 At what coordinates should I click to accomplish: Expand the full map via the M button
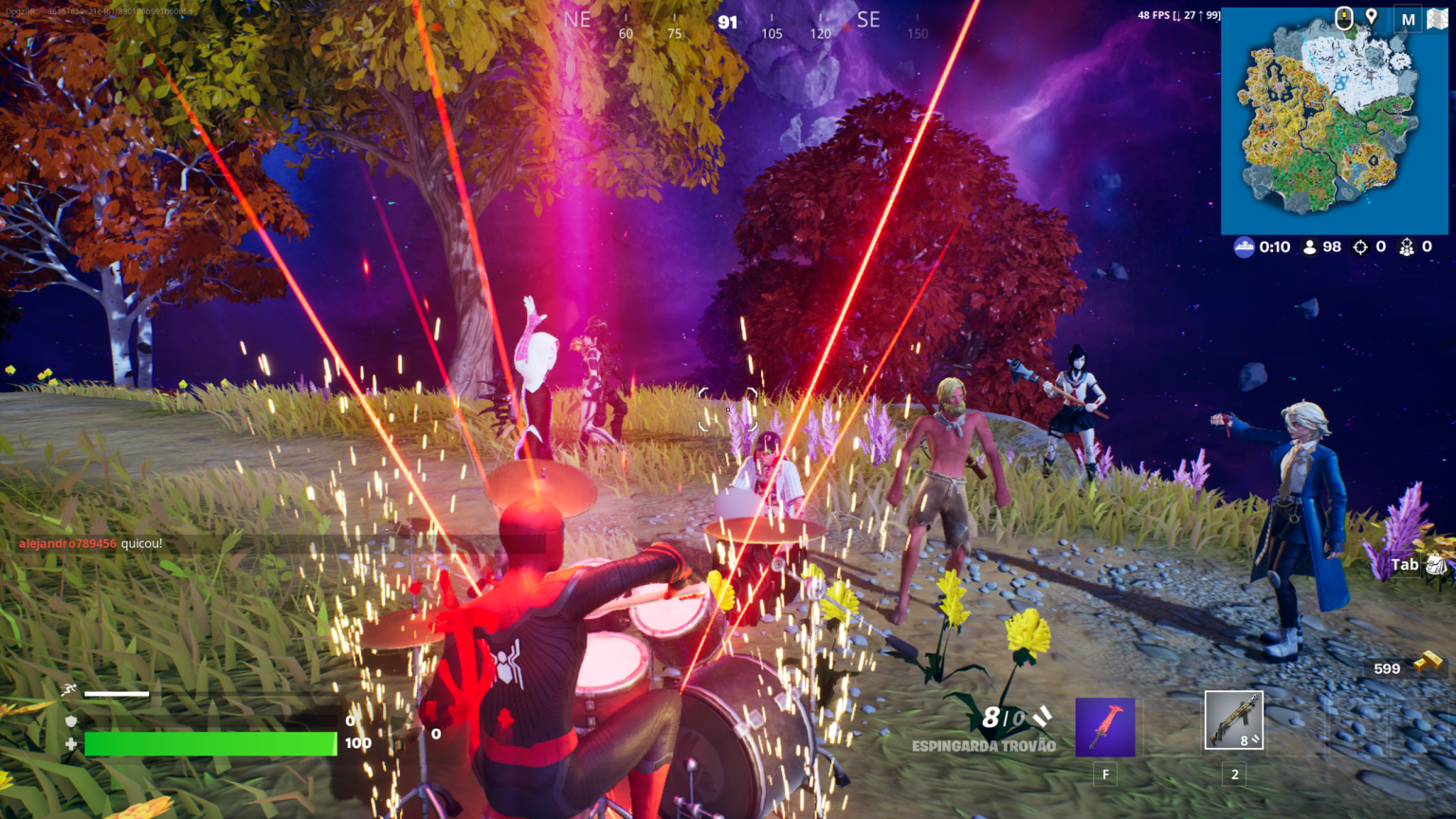1407,16
